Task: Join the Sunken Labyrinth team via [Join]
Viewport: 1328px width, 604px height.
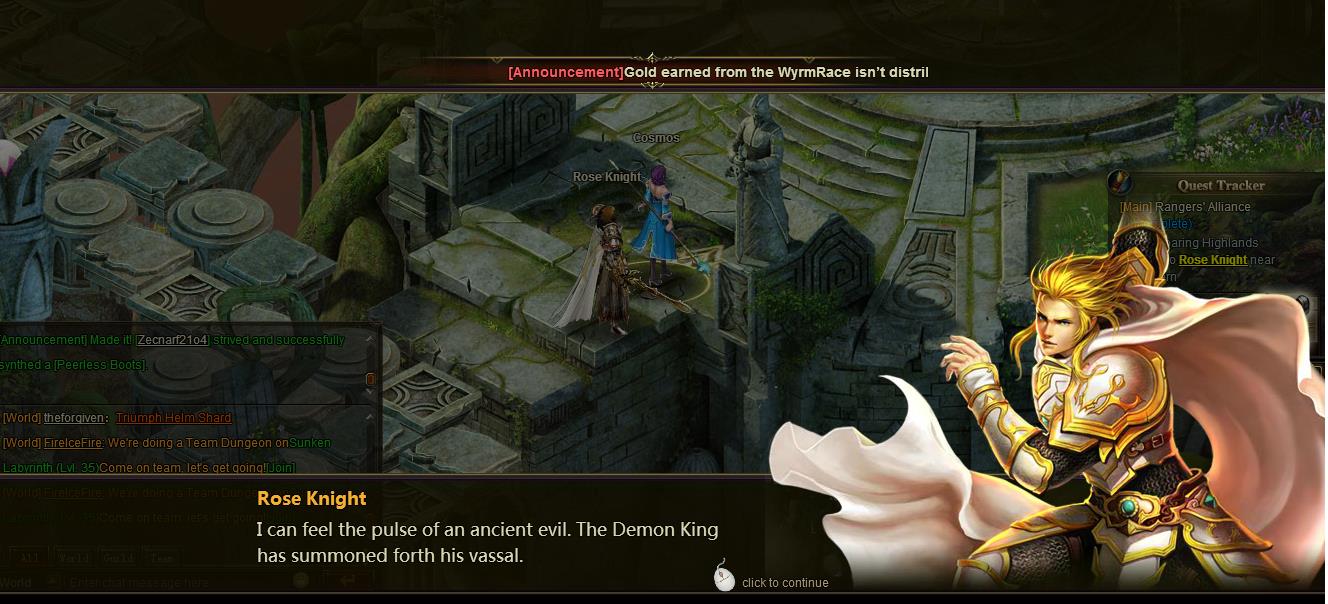Action: tap(281, 467)
